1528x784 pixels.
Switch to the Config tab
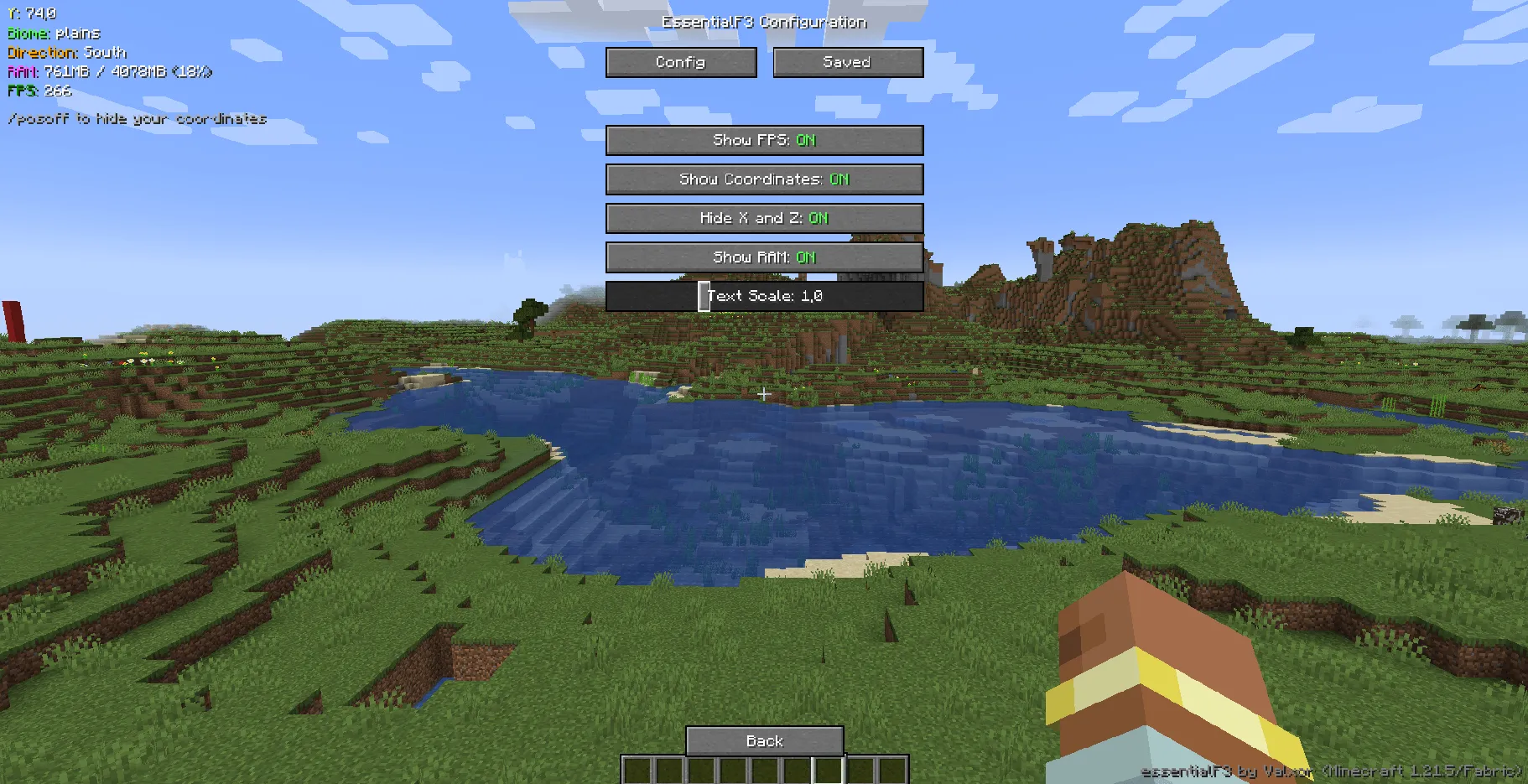click(680, 62)
